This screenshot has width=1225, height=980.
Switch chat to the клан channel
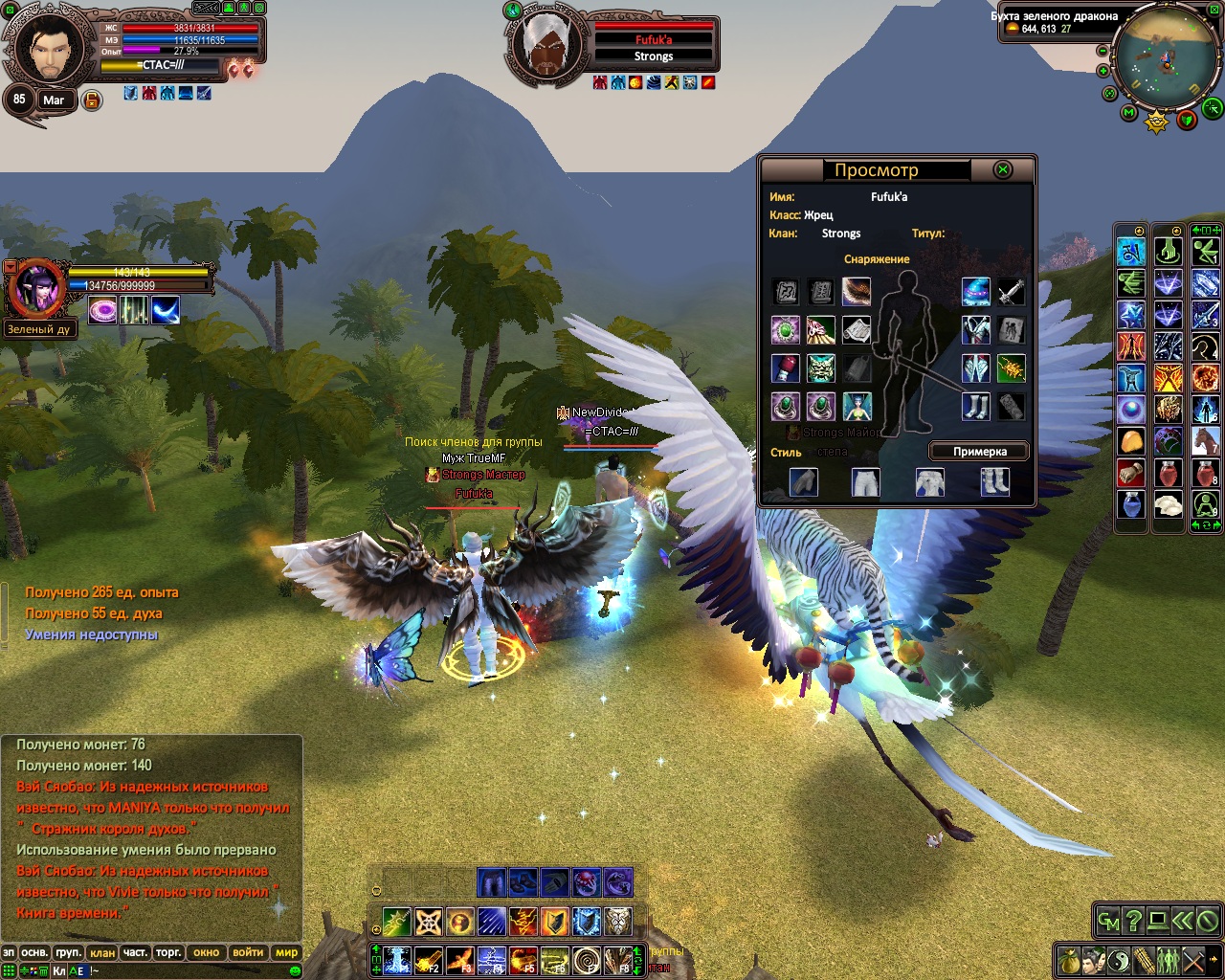click(101, 953)
